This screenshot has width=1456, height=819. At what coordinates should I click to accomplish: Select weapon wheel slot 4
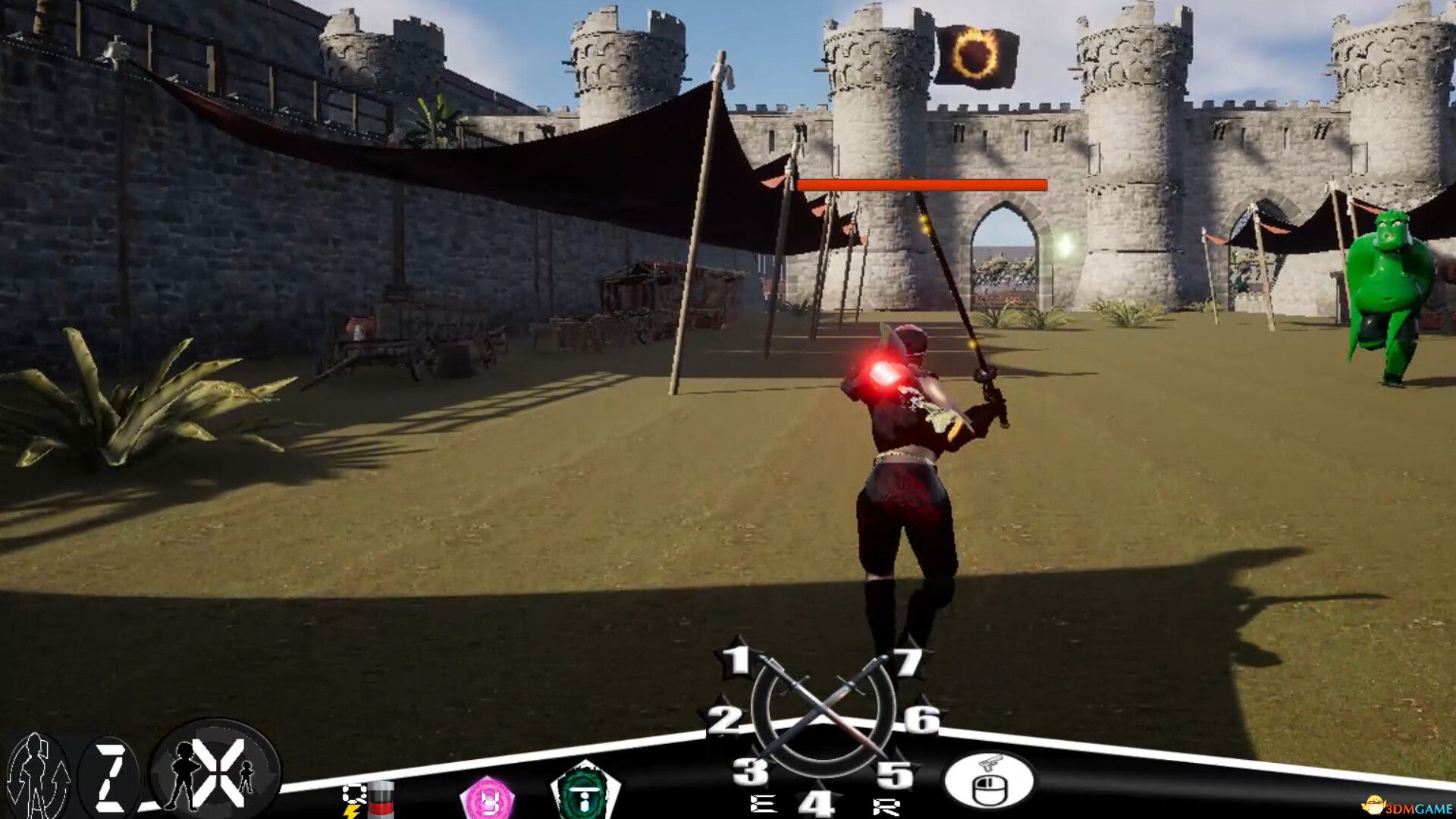(817, 803)
